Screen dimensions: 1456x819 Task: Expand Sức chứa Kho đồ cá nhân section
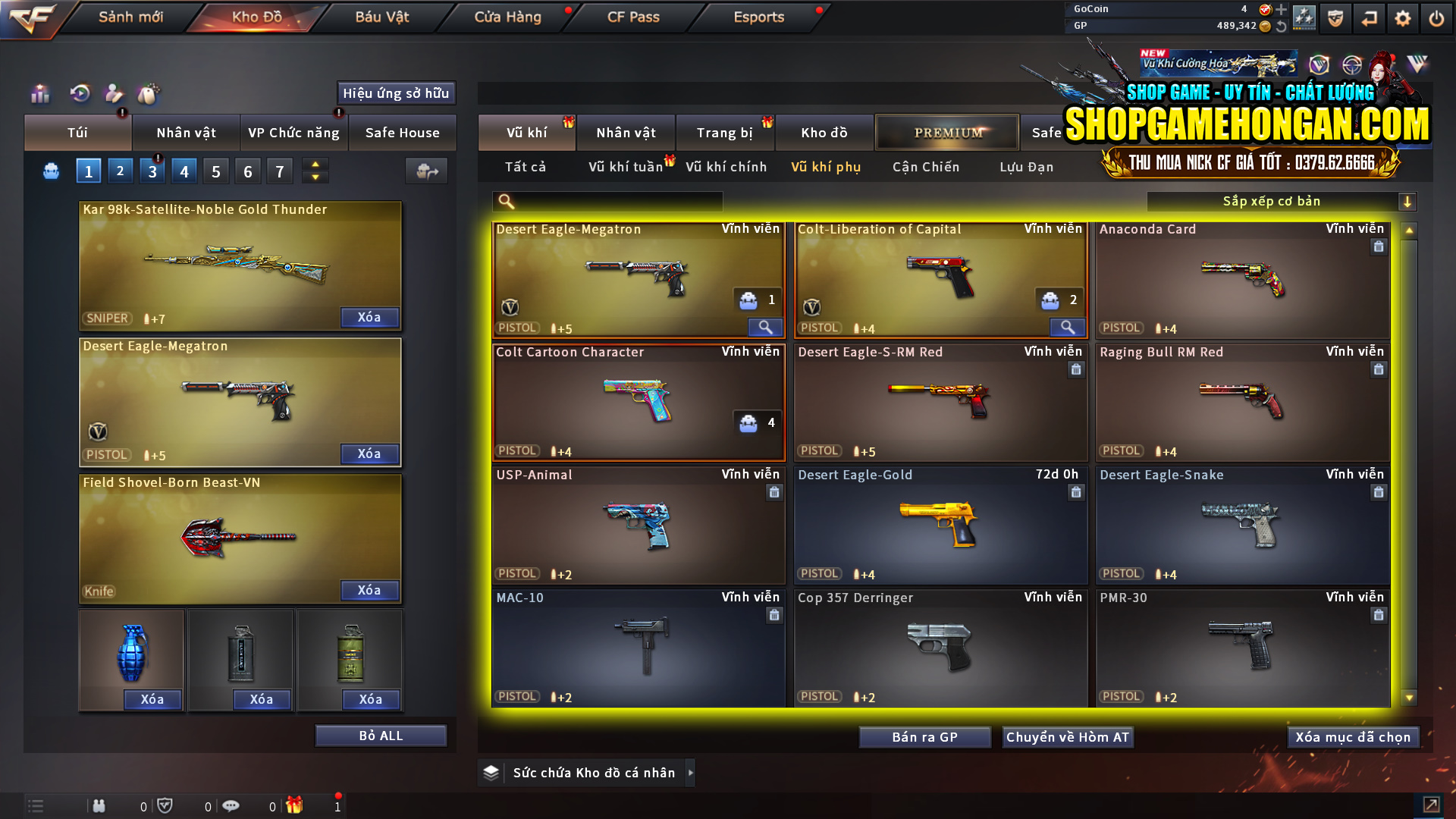coord(691,773)
